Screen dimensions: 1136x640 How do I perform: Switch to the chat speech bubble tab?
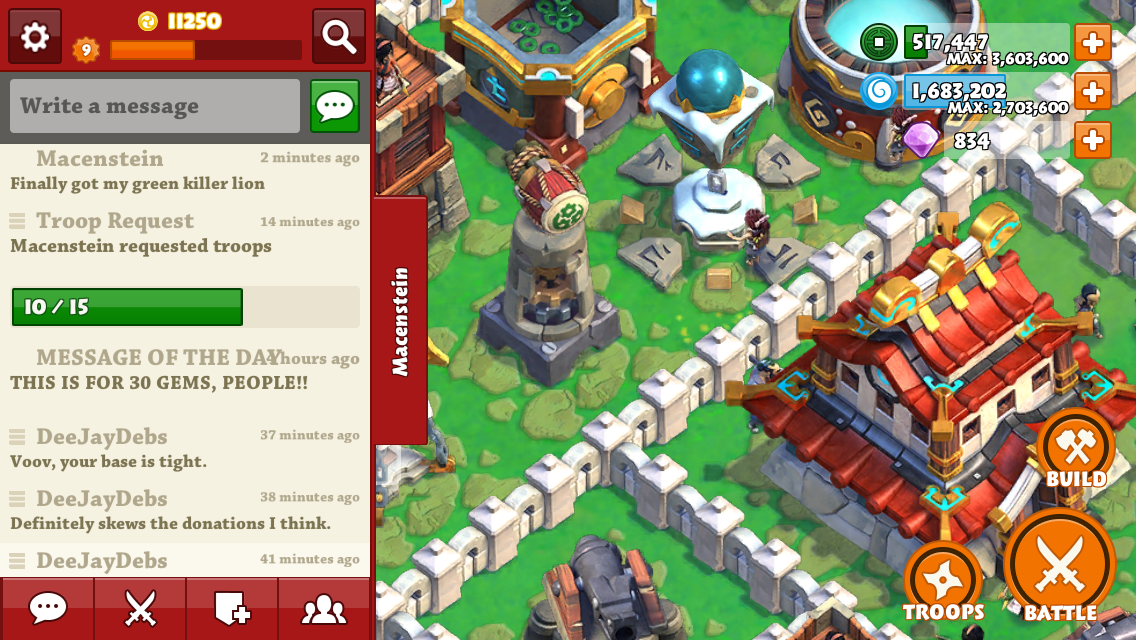click(47, 608)
